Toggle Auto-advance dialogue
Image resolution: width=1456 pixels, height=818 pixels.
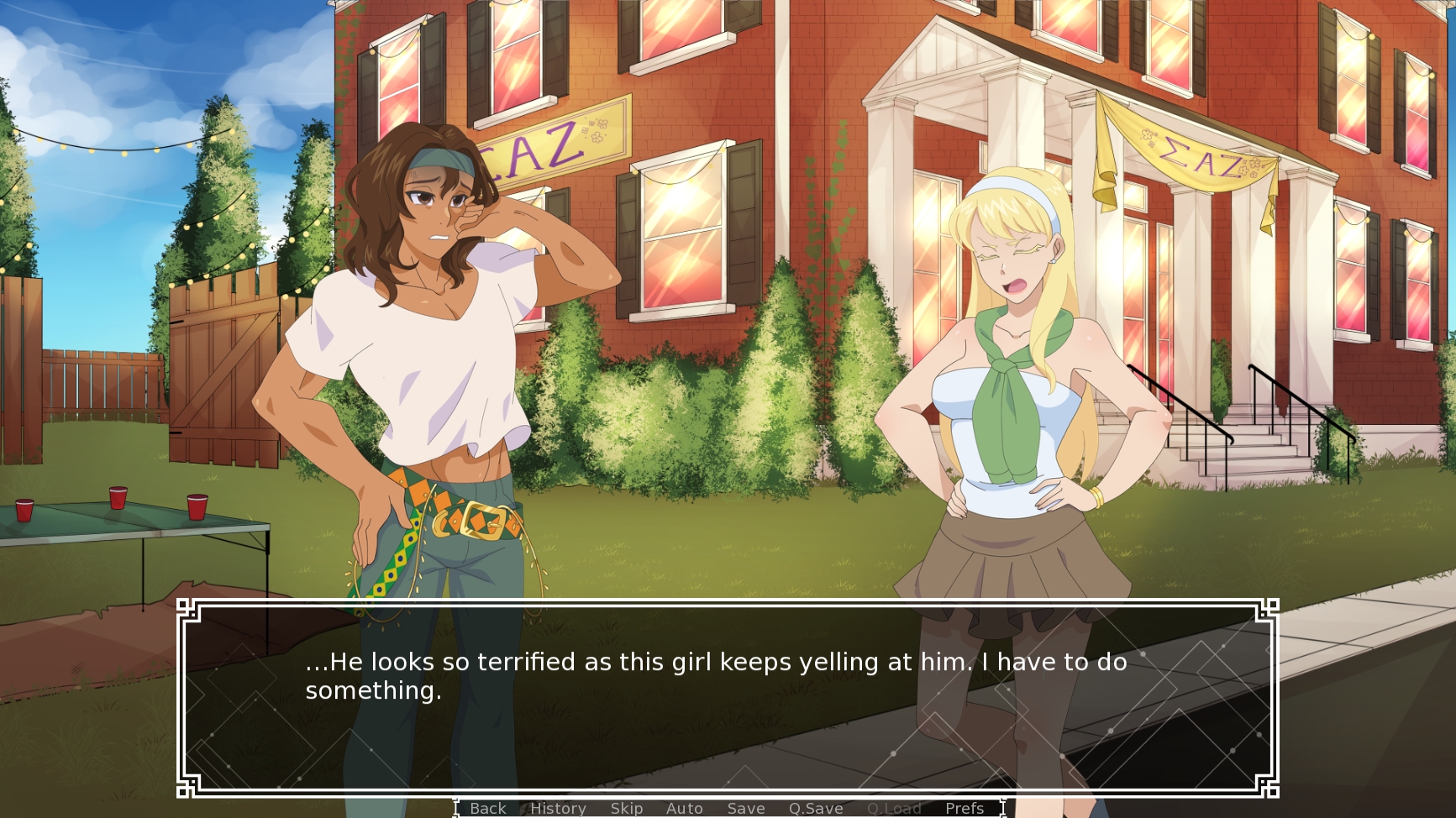pos(684,808)
